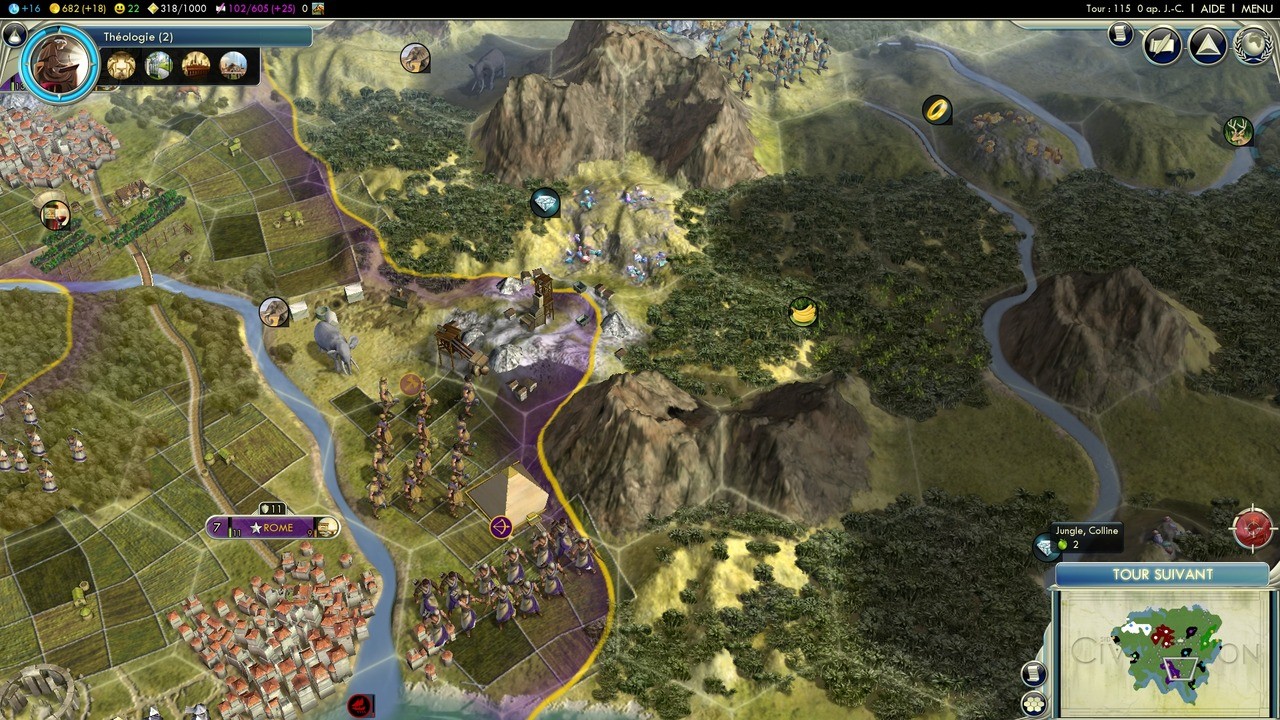Open the MENU in the top-right corner
The width and height of the screenshot is (1280, 720).
[1256, 8]
